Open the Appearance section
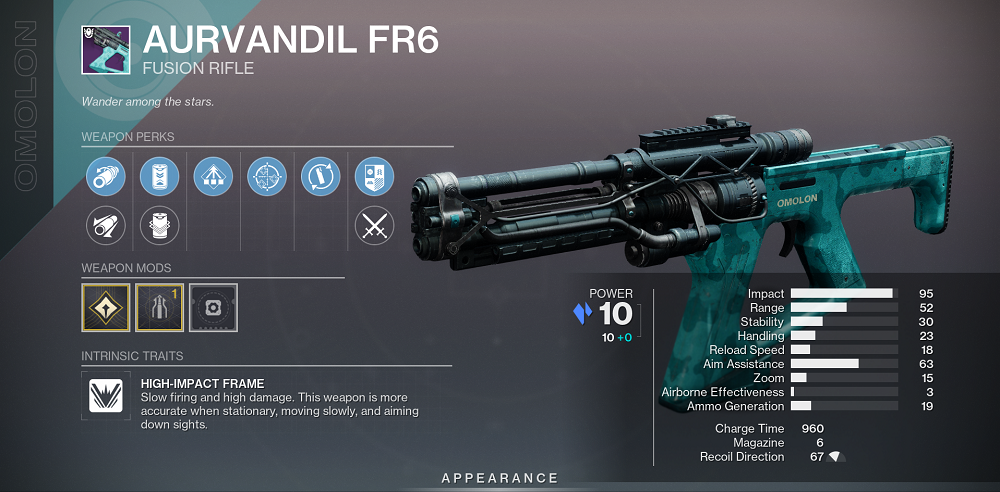 pos(499,478)
